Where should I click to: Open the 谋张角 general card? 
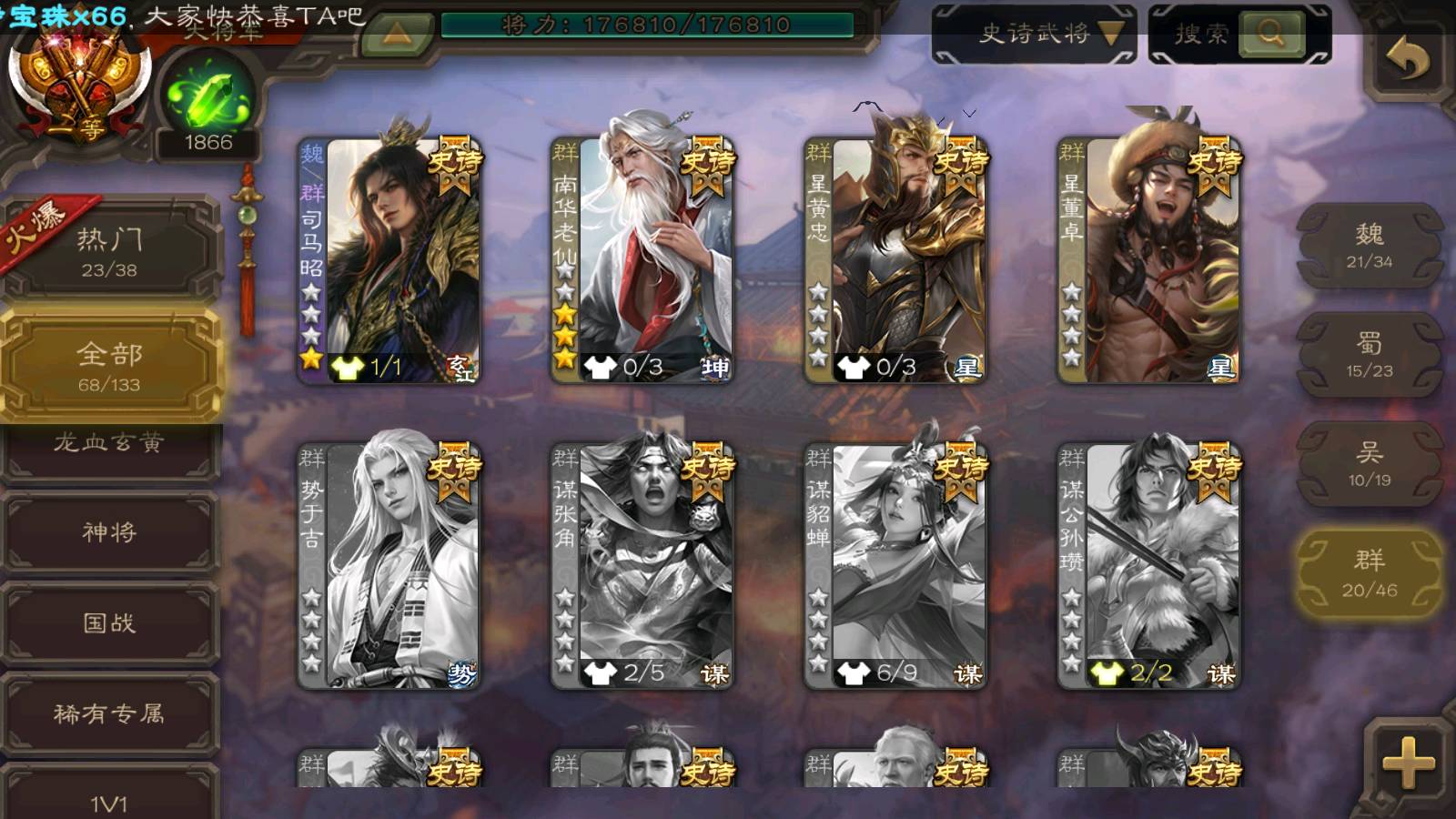coord(642,564)
